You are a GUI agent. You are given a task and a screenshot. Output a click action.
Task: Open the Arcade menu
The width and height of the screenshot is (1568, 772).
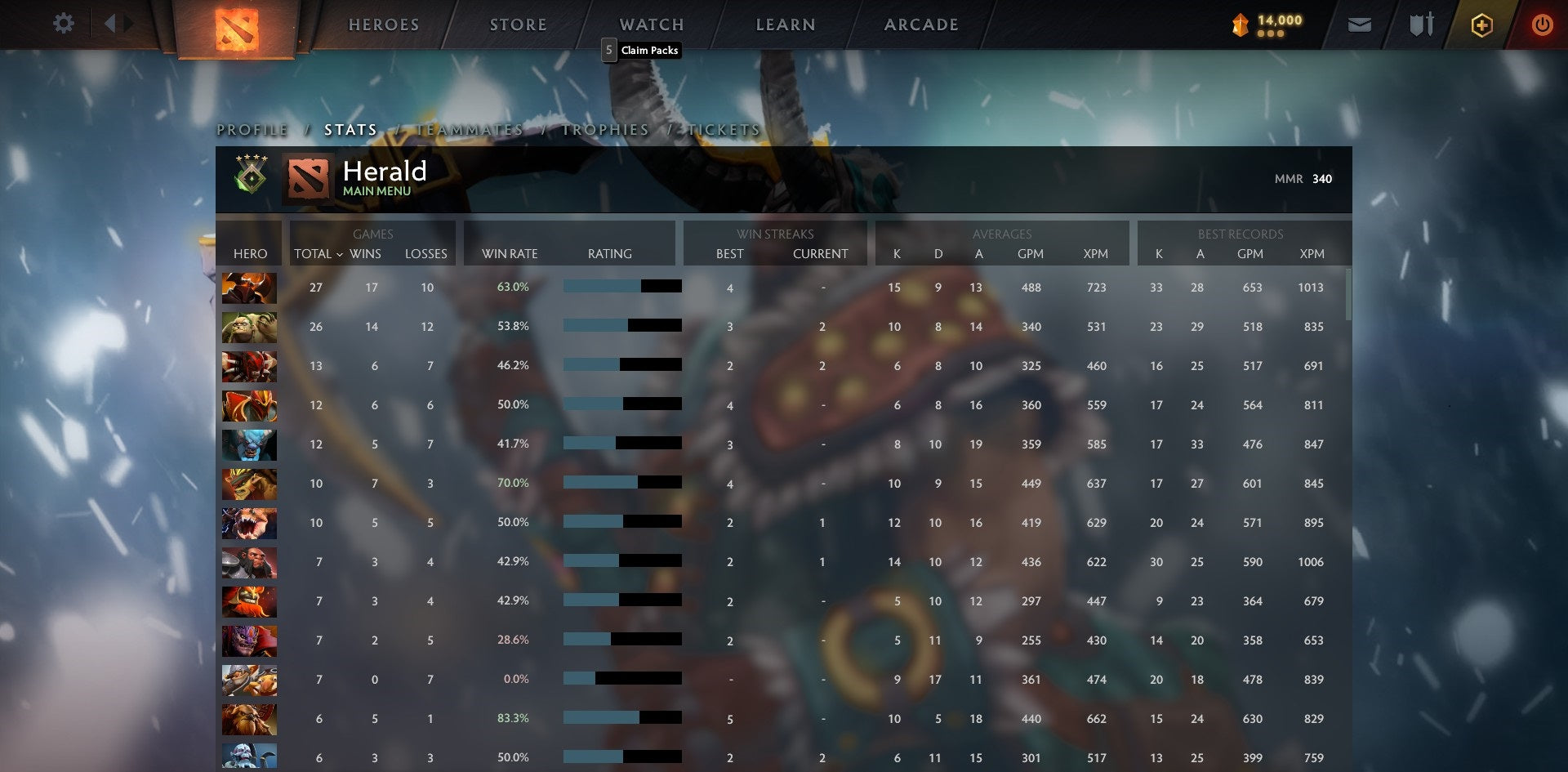click(x=920, y=24)
